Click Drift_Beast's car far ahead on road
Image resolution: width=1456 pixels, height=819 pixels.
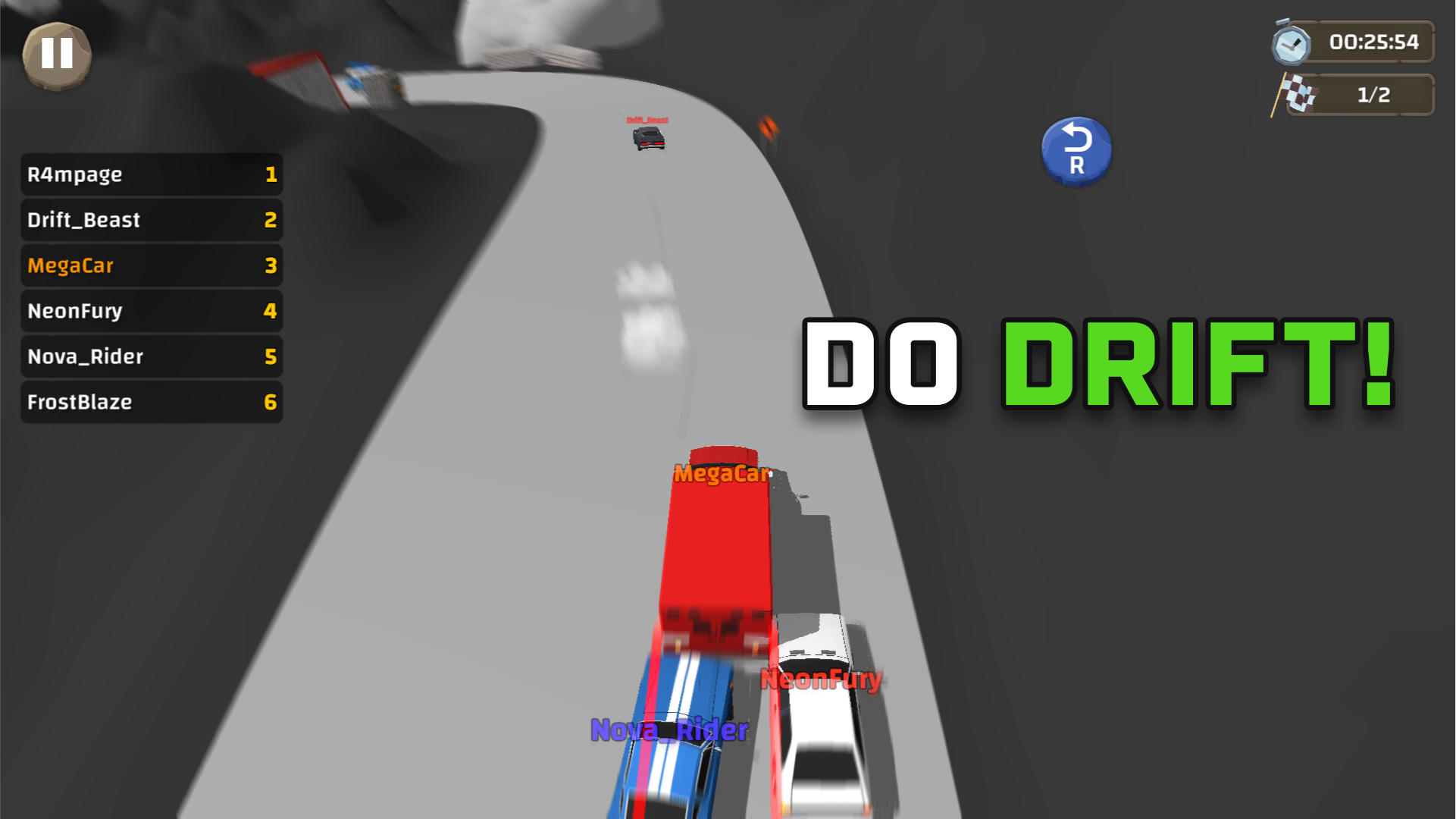pos(648,138)
